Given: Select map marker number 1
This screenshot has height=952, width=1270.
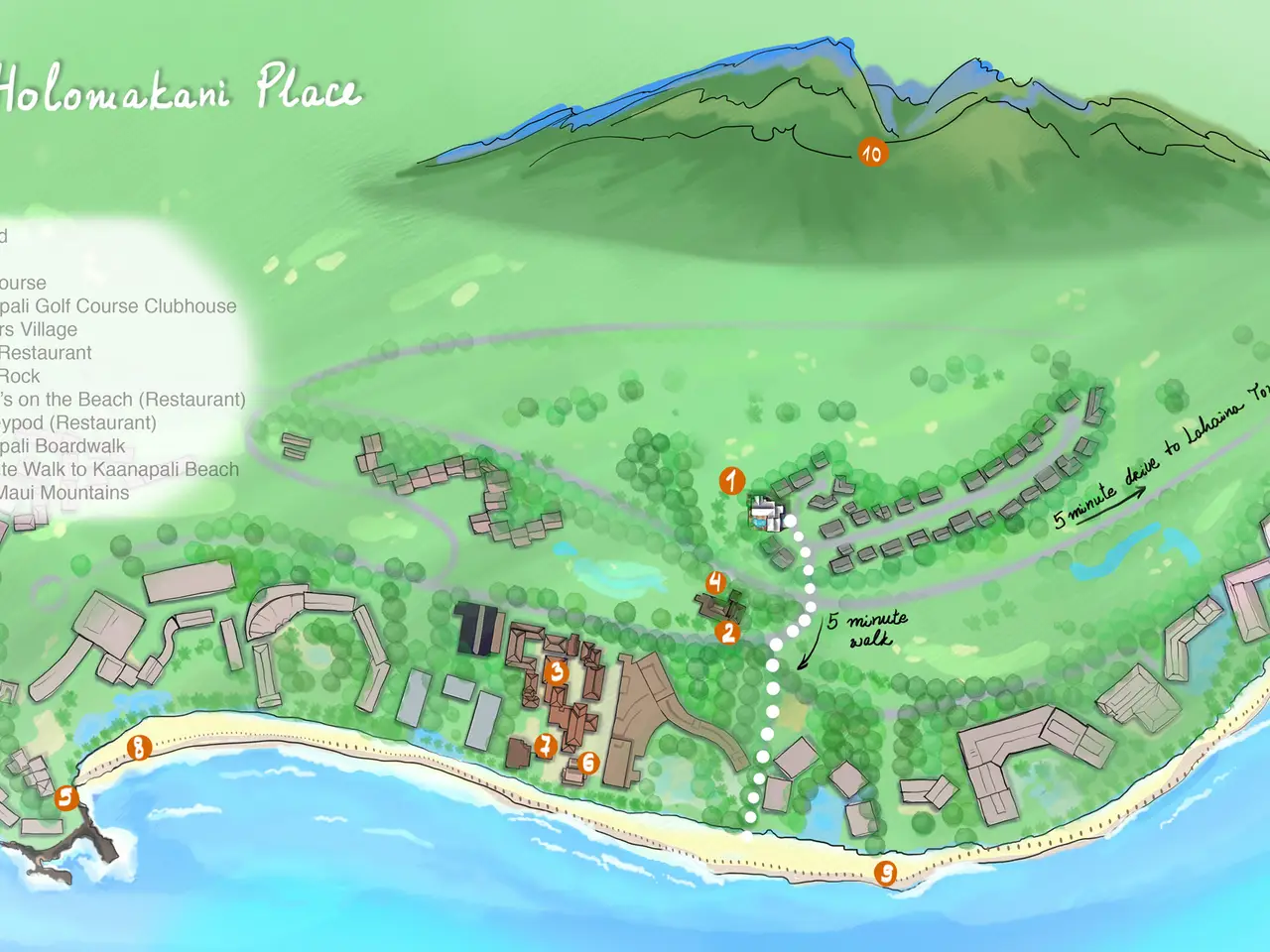Looking at the screenshot, I should tap(732, 481).
